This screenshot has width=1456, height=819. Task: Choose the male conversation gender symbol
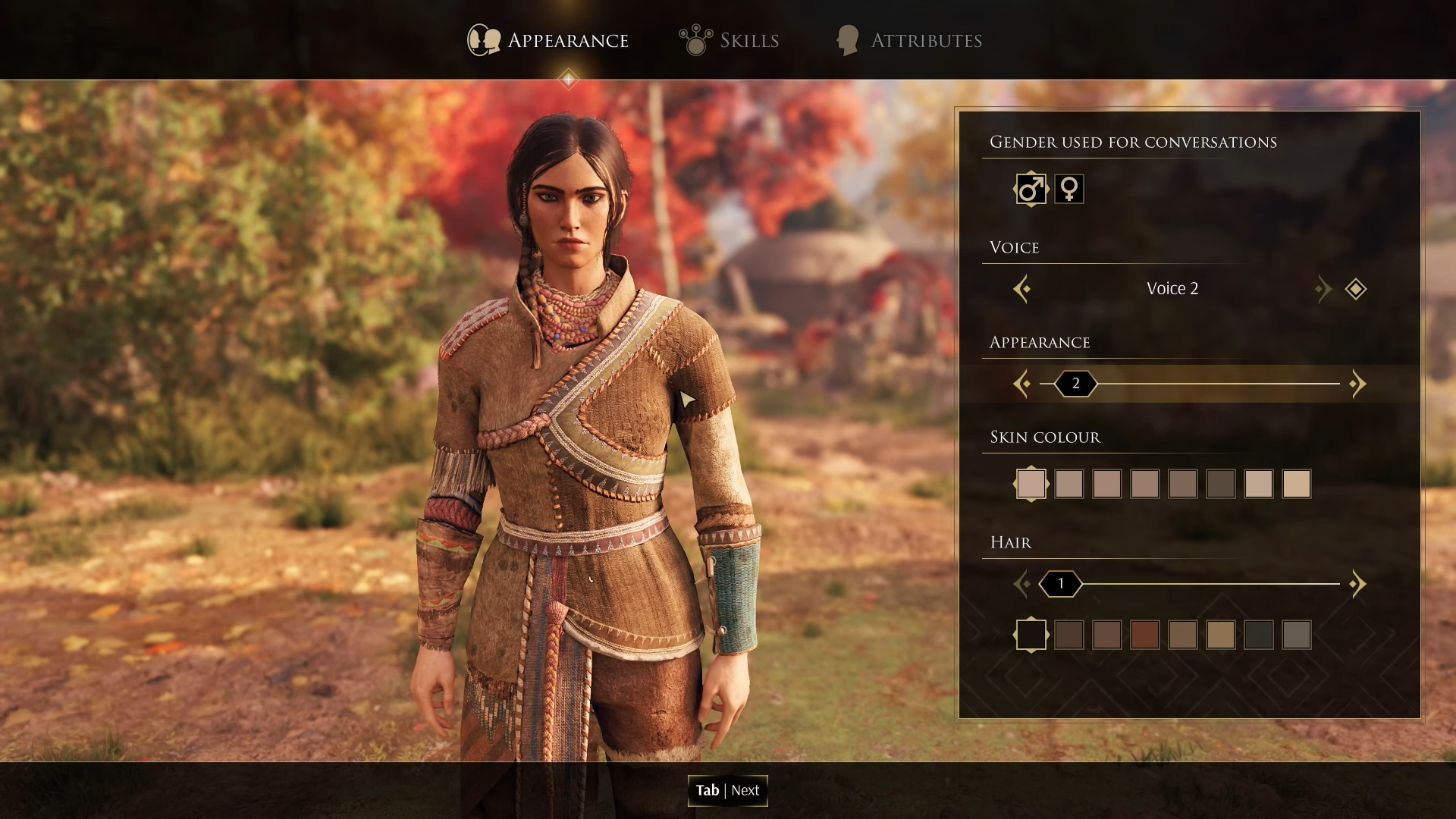[x=1031, y=189]
